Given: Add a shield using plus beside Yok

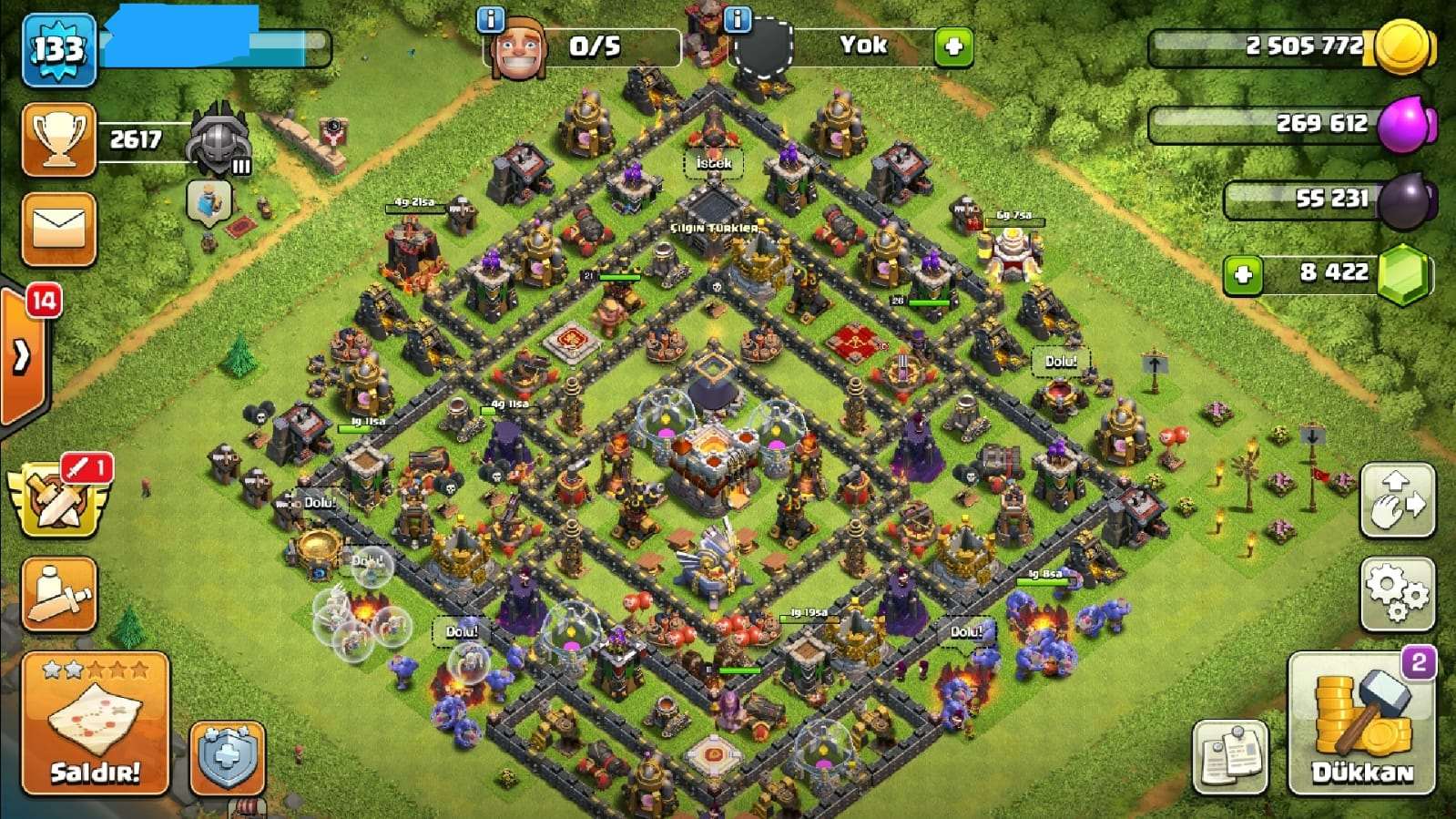Looking at the screenshot, I should pyautogui.click(x=953, y=46).
